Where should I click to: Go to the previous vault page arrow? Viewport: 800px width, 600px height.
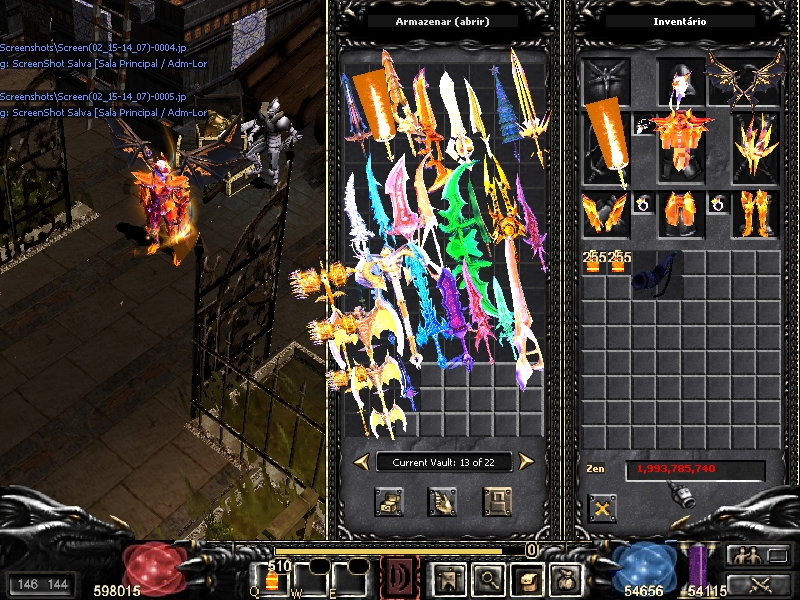tap(360, 461)
